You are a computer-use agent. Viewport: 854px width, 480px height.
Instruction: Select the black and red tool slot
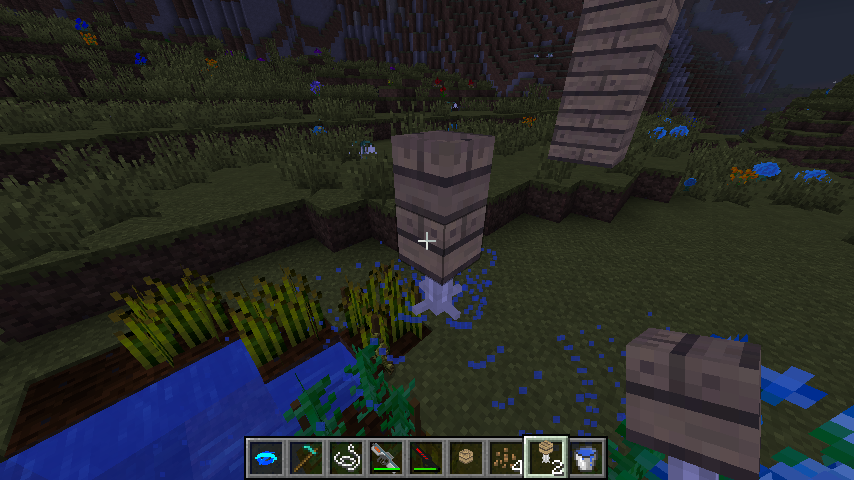tap(426, 457)
